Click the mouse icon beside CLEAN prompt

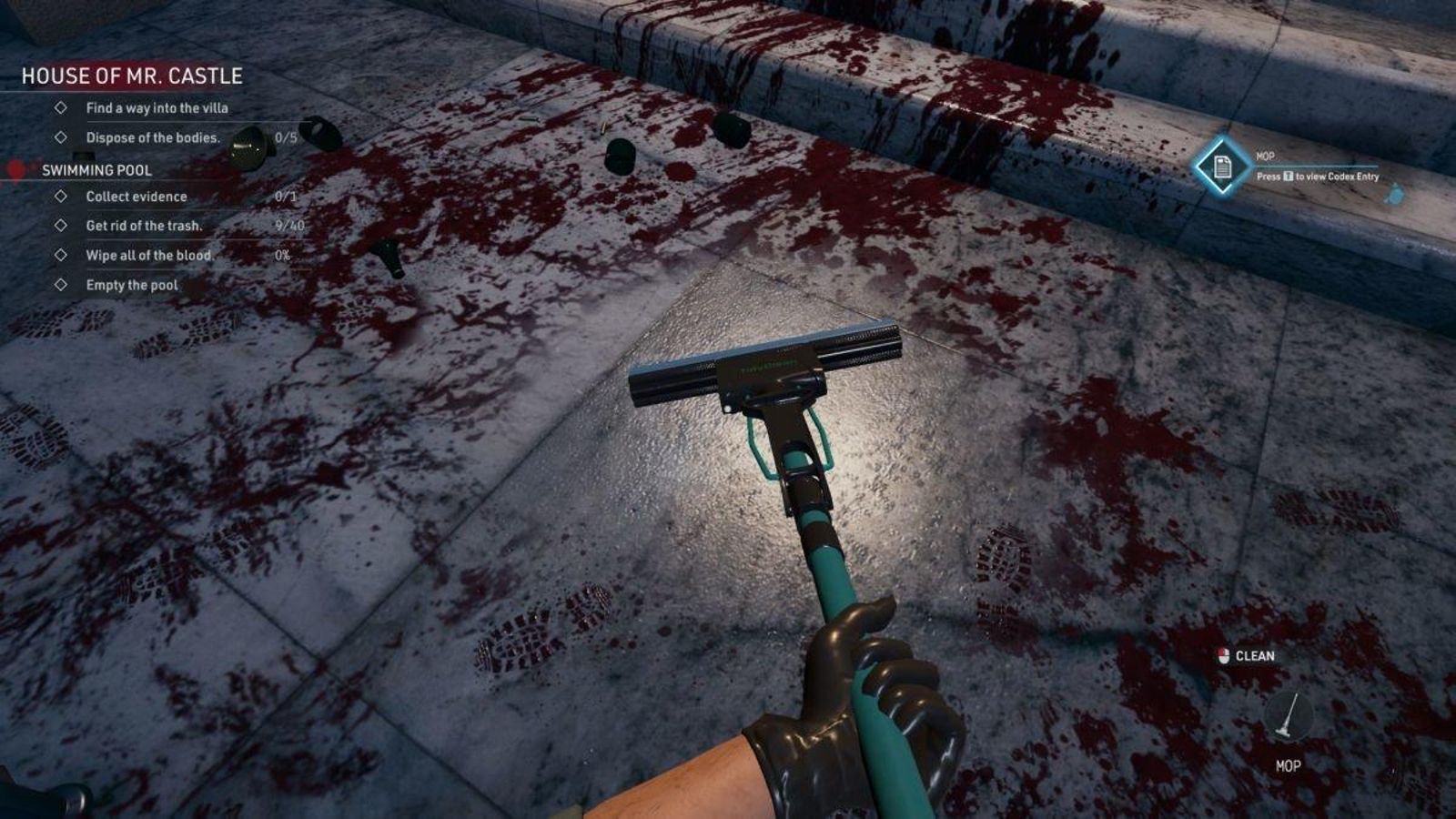(1223, 653)
